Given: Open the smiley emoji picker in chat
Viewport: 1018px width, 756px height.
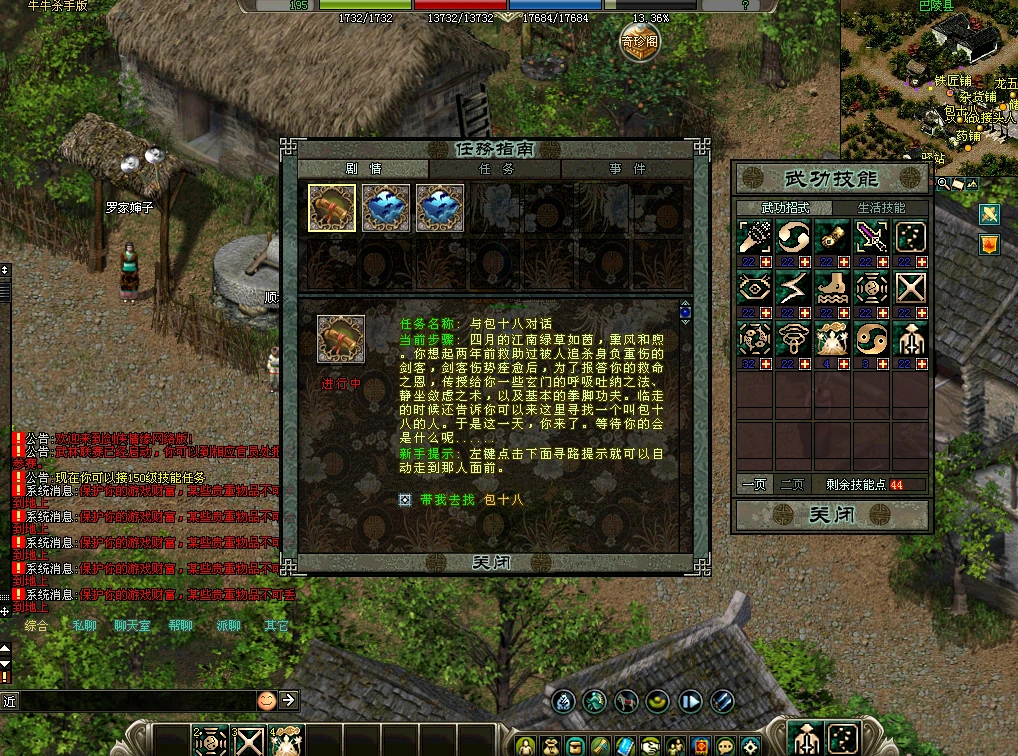Looking at the screenshot, I should [x=267, y=700].
